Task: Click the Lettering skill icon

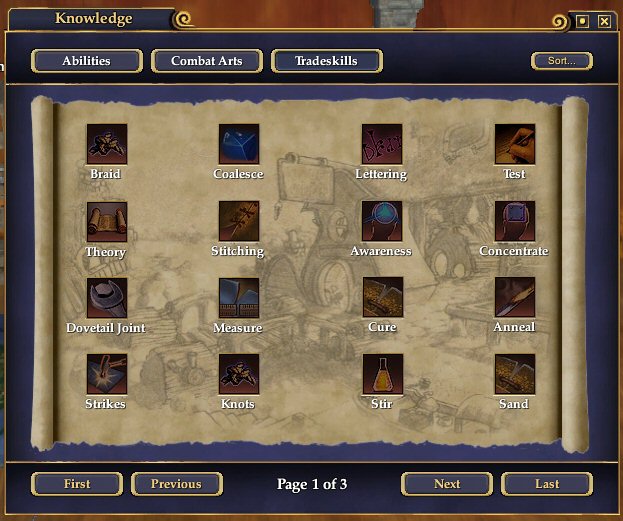Action: click(382, 144)
